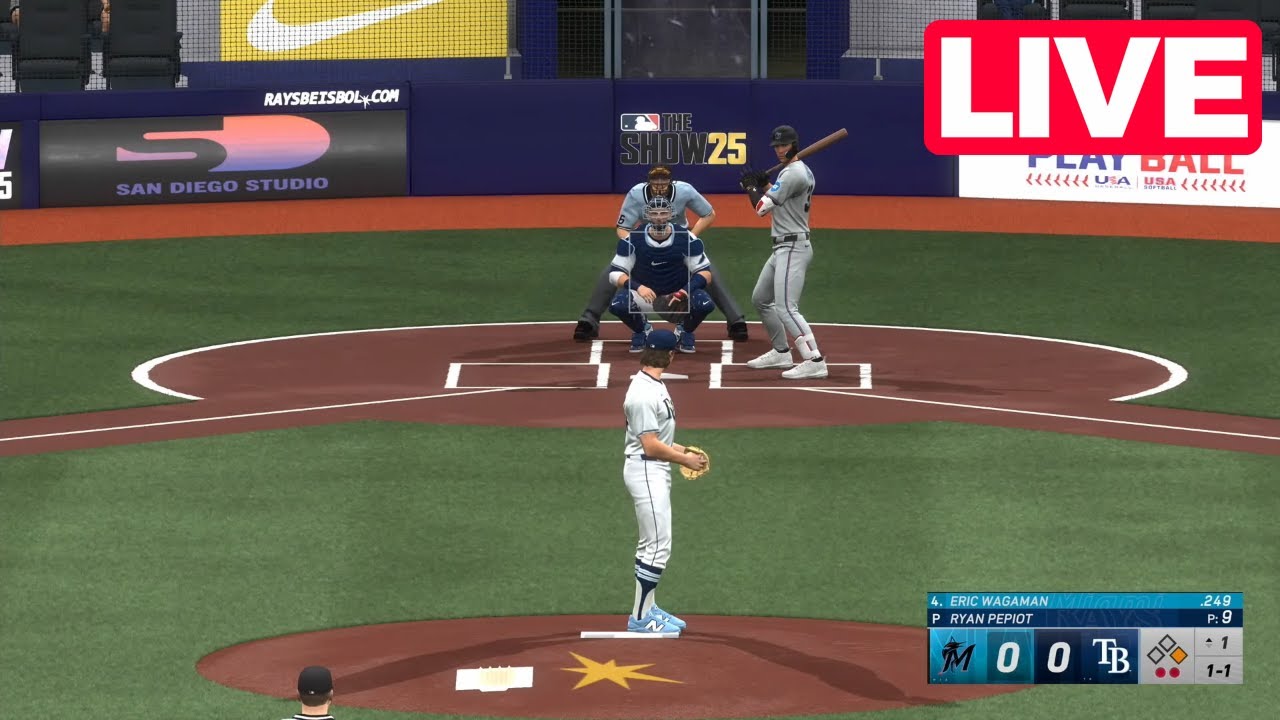The height and width of the screenshot is (720, 1280).
Task: Toggle the first out indicator dot
Action: tap(1159, 671)
